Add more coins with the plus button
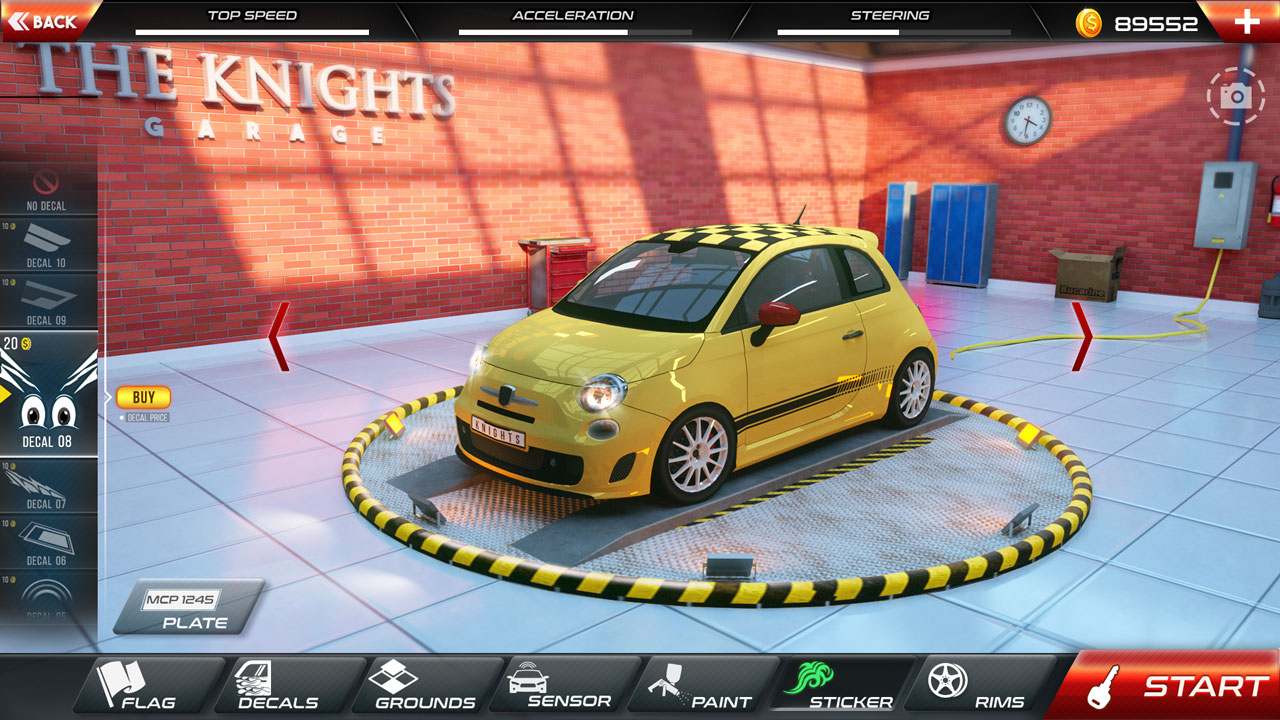1280x720 pixels. coord(1246,22)
